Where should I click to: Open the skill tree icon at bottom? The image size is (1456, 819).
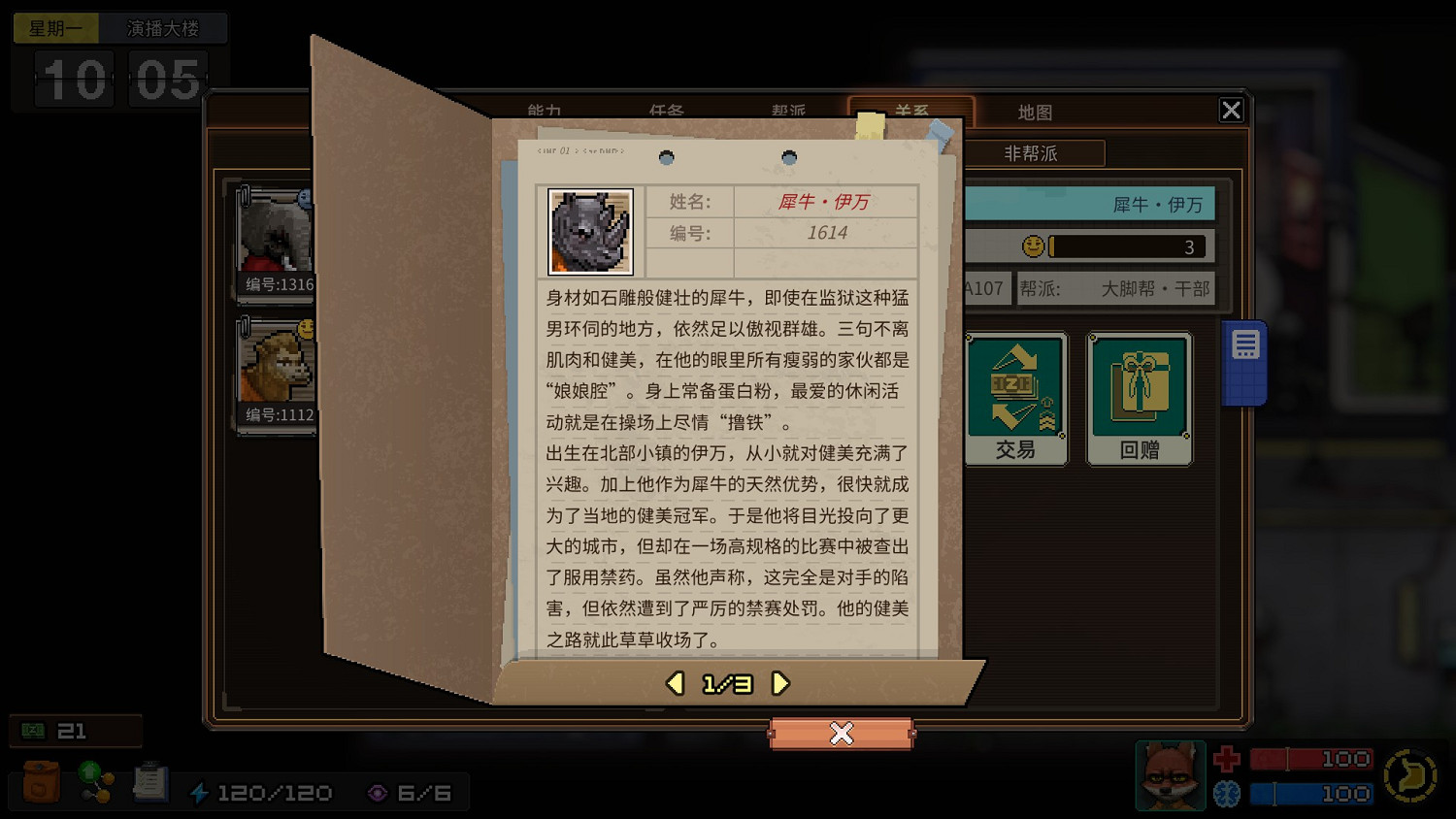coord(94,783)
